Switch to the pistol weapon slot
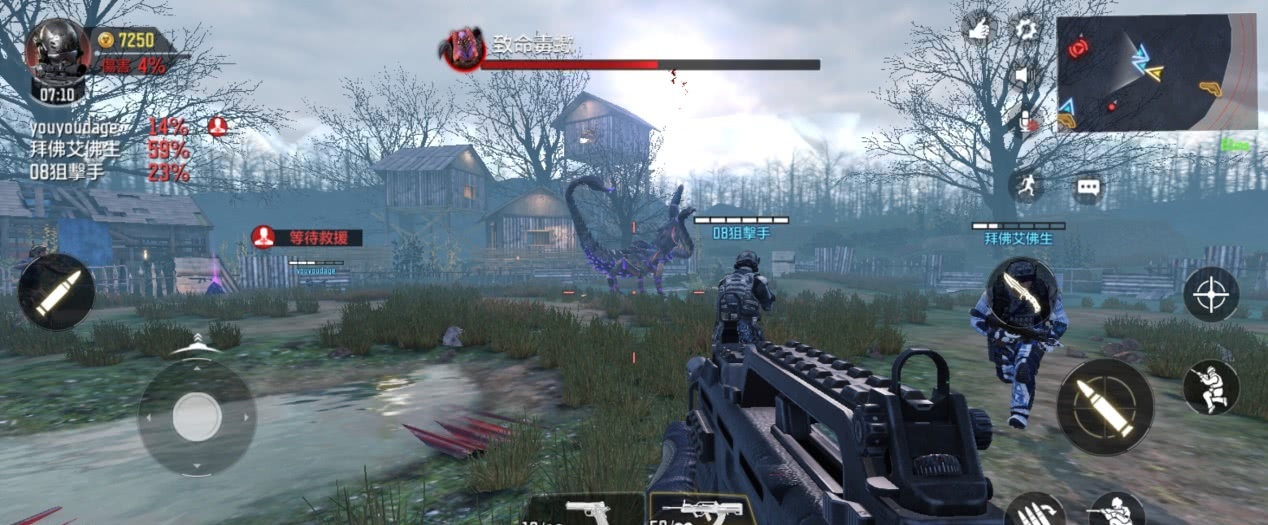This screenshot has height=525, width=1268. (587, 509)
